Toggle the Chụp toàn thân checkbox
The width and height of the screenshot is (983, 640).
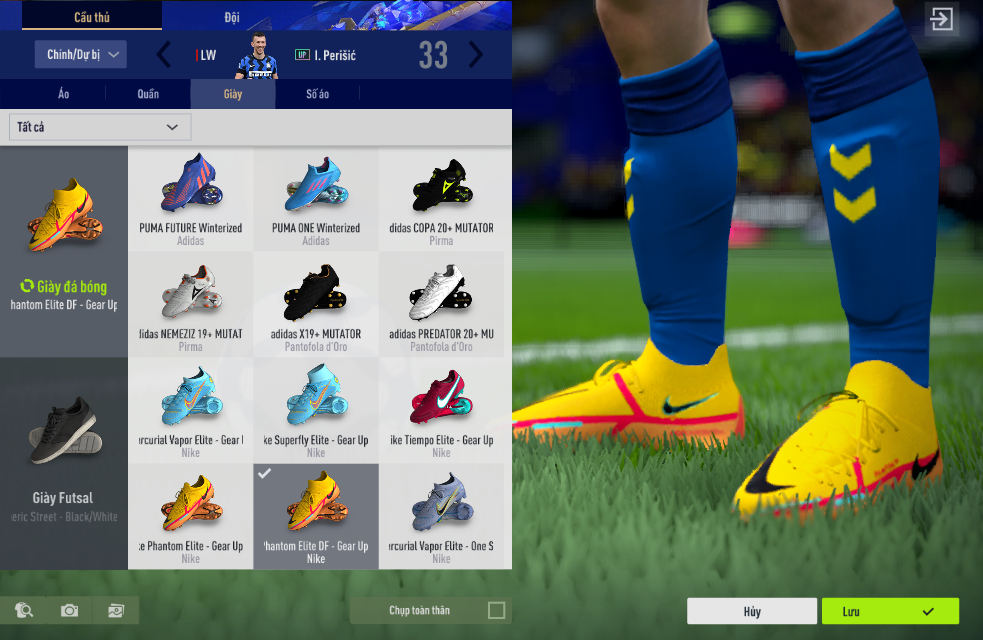point(496,610)
